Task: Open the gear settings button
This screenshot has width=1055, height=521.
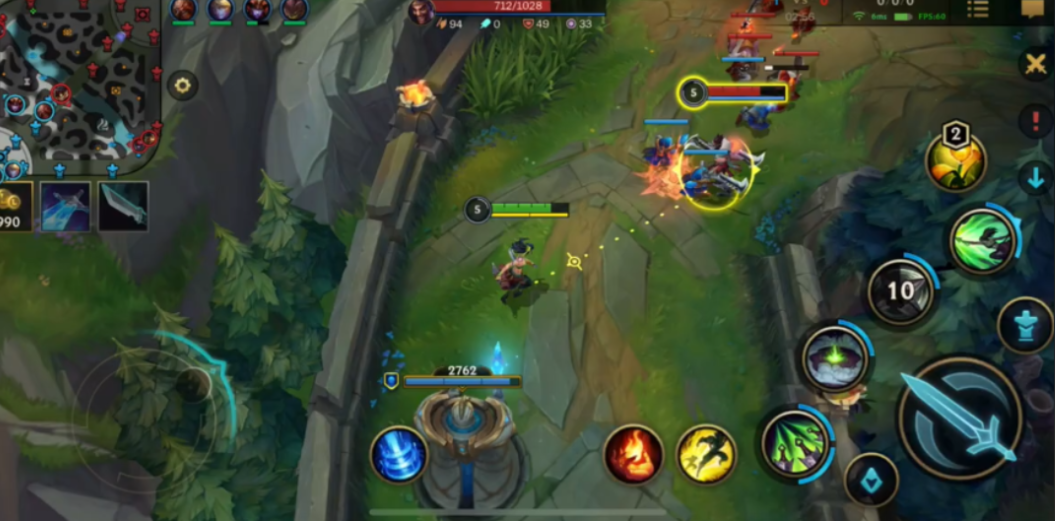Action: [182, 85]
